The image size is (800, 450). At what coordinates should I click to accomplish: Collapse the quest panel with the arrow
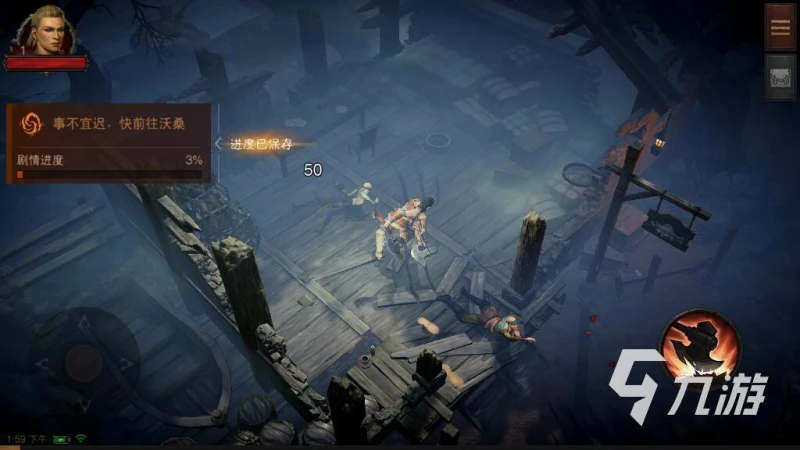[220, 143]
